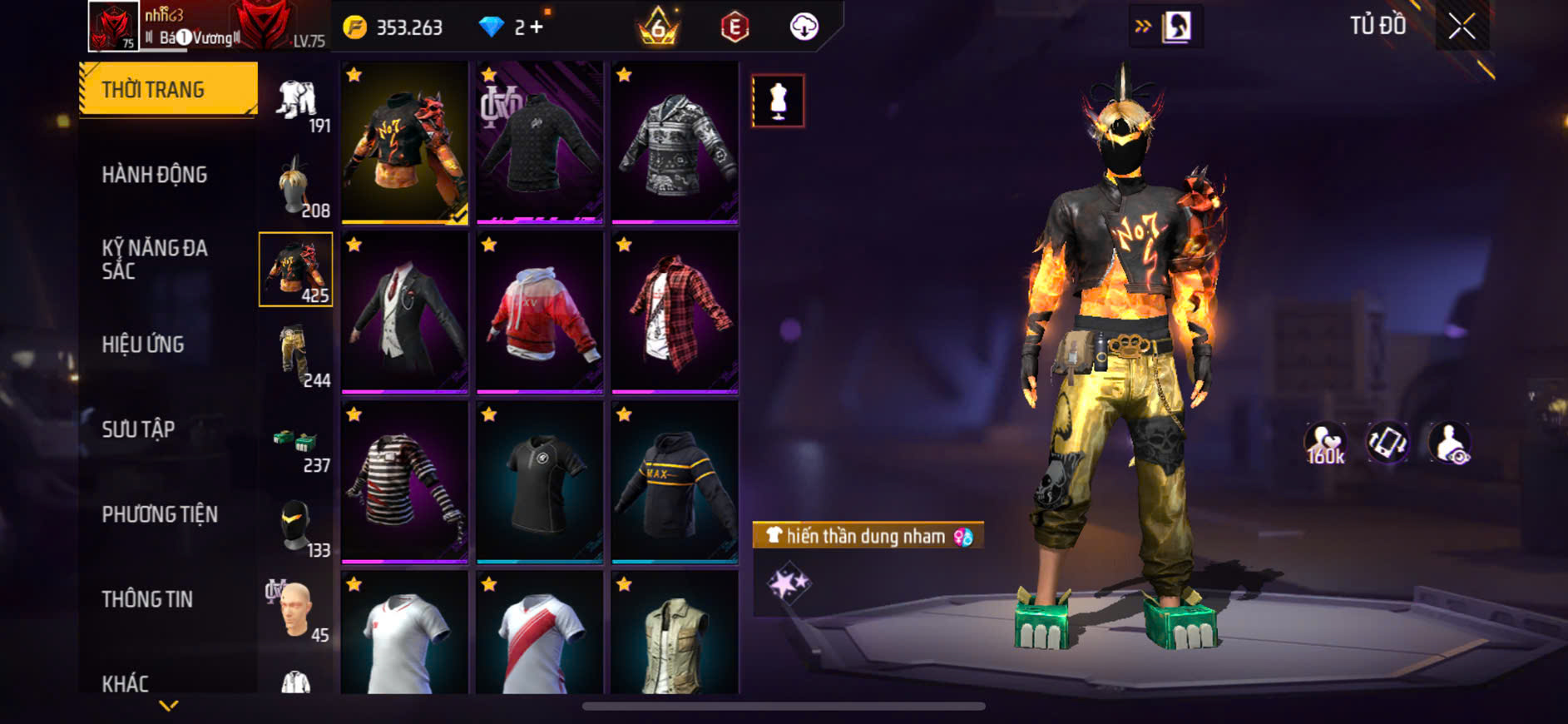This screenshot has width=1568, height=724.
Task: Select the KỸ NĂNG ĐA SẮC tab
Action: (155, 259)
